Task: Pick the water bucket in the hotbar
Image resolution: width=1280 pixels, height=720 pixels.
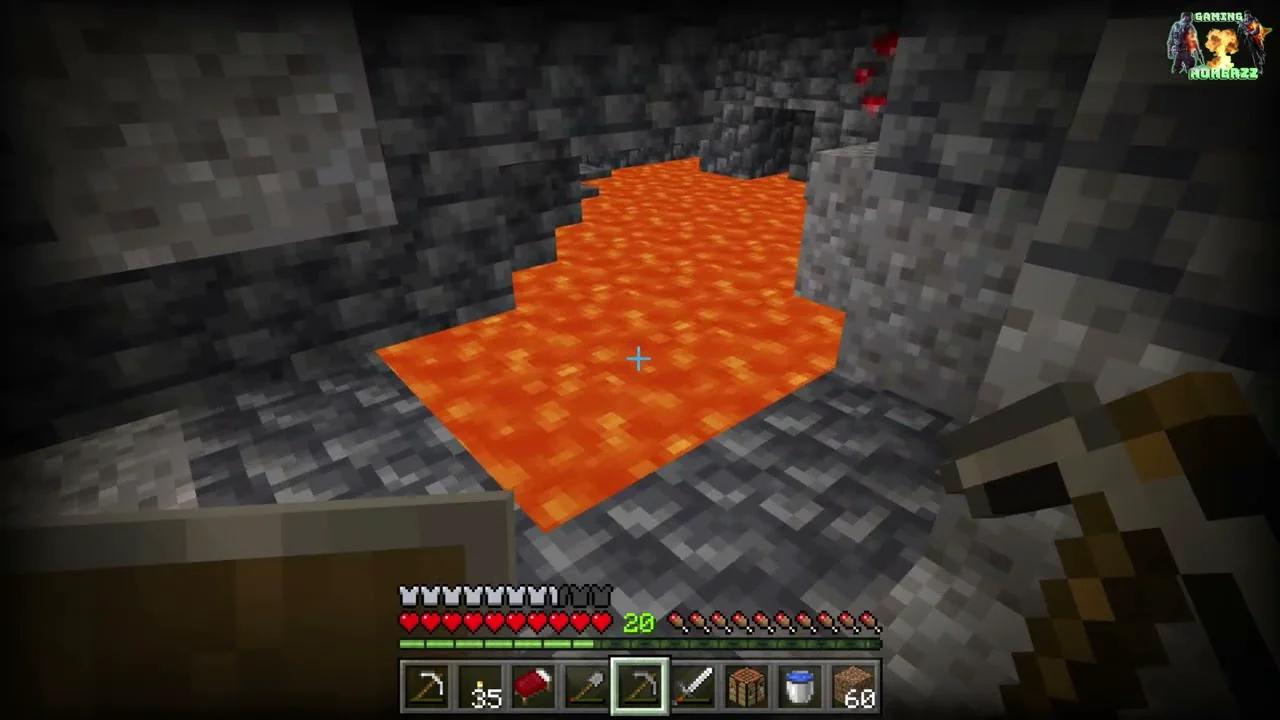Action: coord(800,684)
